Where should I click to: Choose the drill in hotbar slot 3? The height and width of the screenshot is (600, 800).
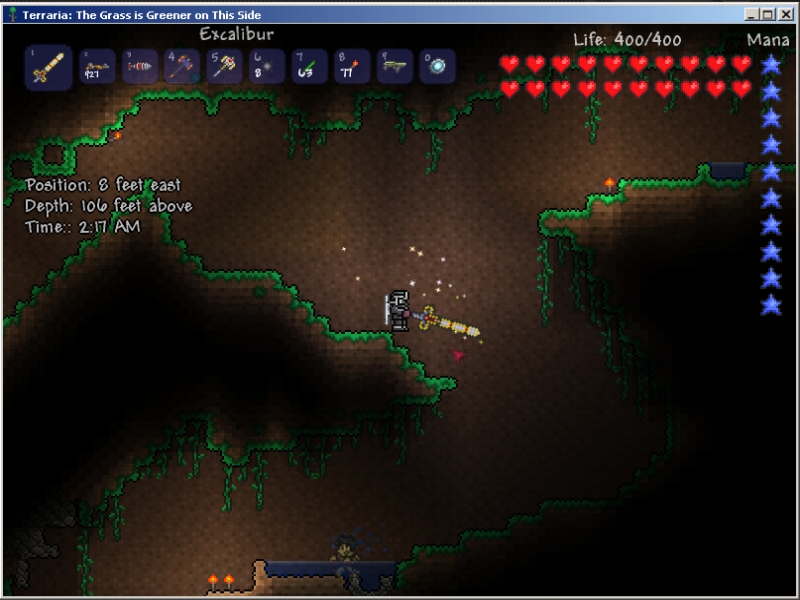[139, 67]
